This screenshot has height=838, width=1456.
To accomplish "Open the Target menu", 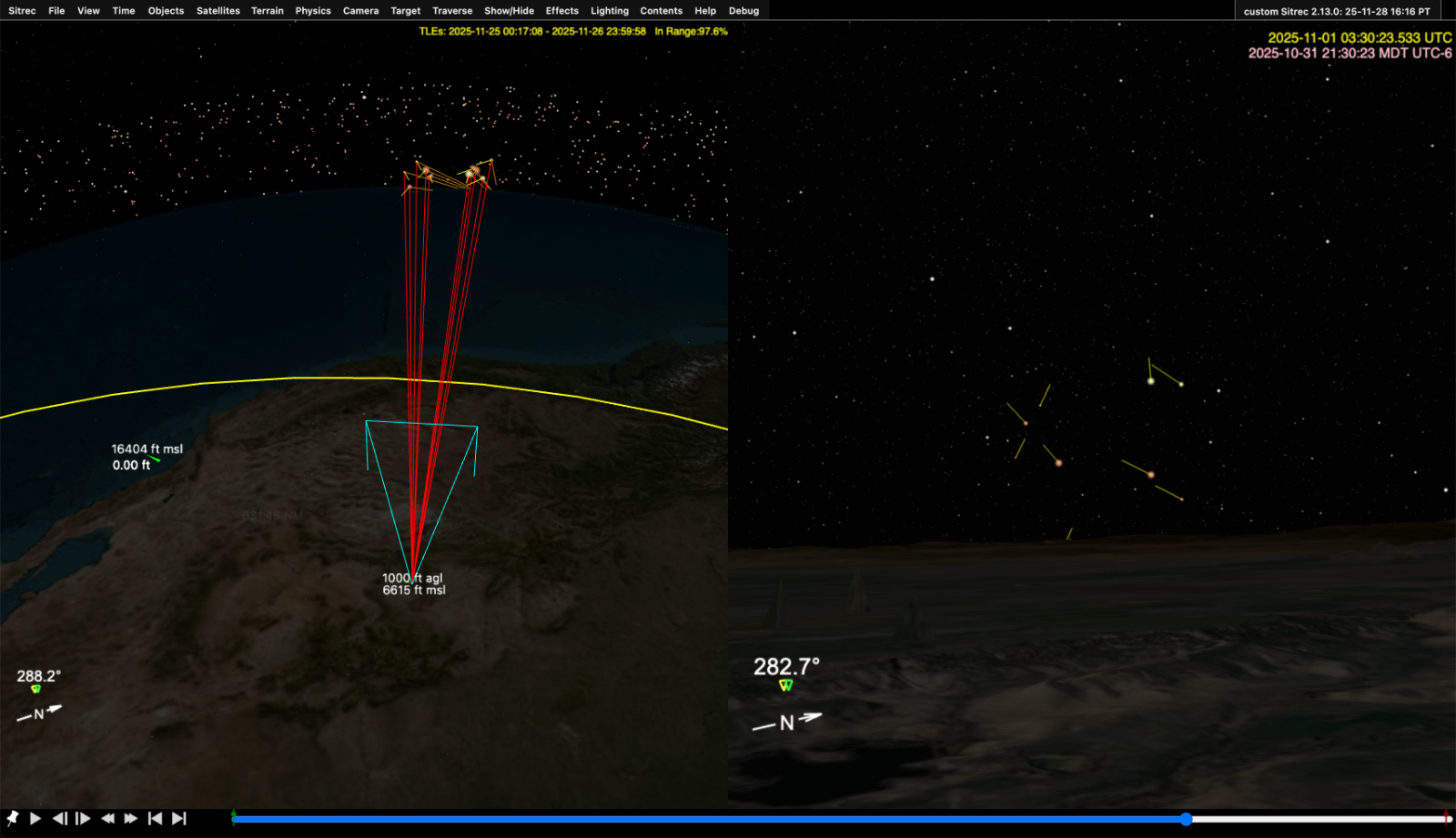I will [406, 11].
